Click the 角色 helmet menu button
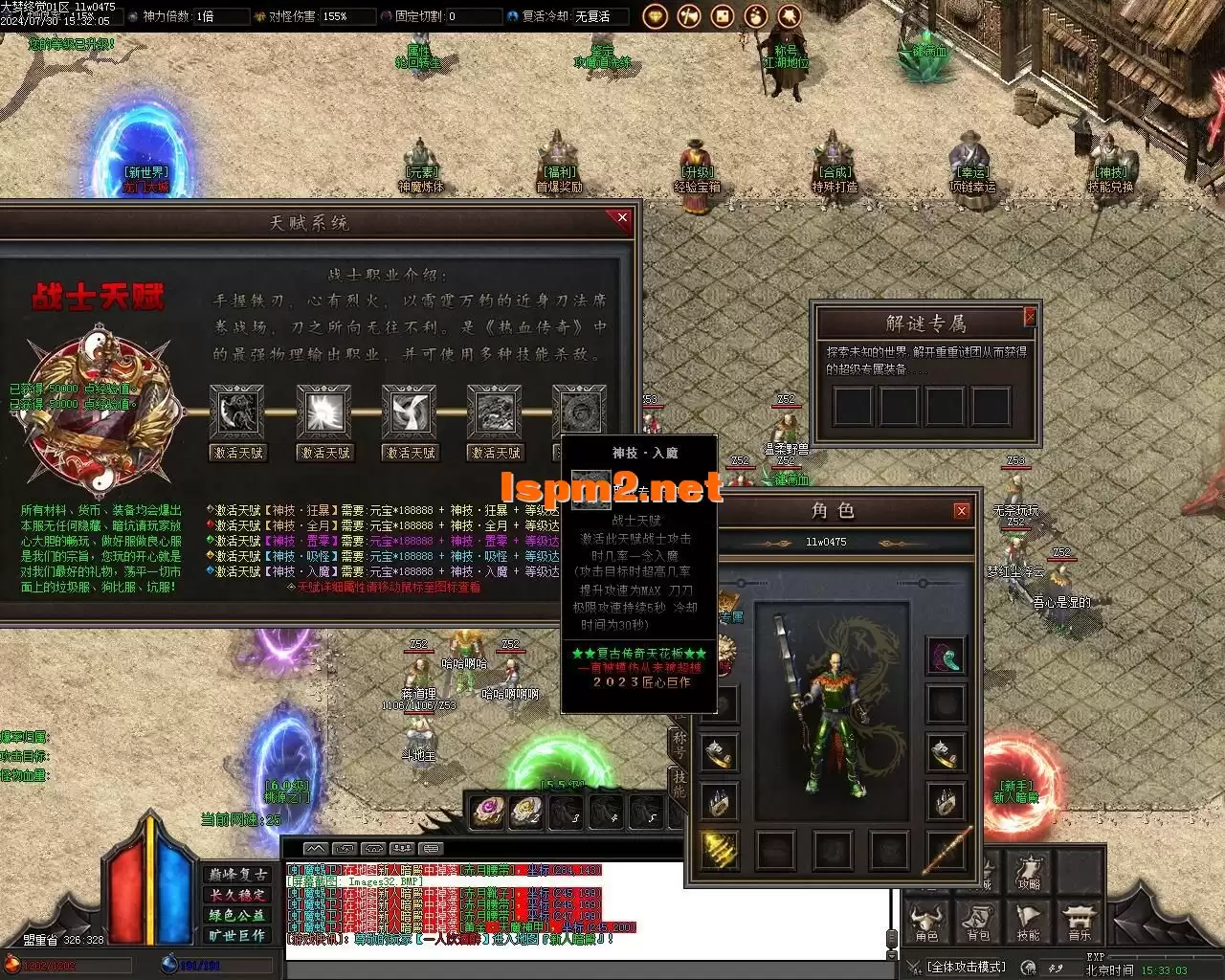The image size is (1225, 980). point(926,923)
